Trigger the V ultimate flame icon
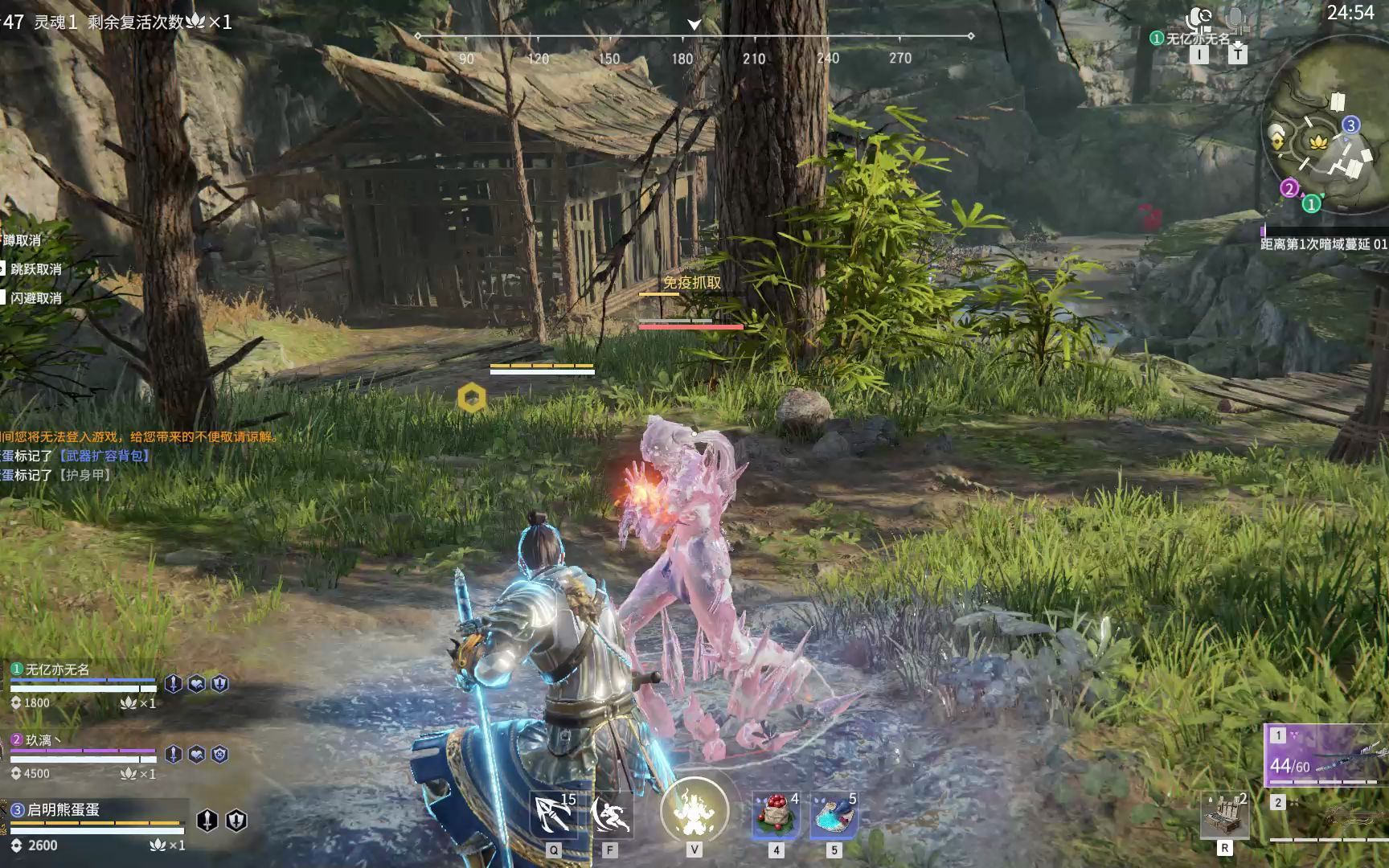Image resolution: width=1389 pixels, height=868 pixels. [x=694, y=813]
